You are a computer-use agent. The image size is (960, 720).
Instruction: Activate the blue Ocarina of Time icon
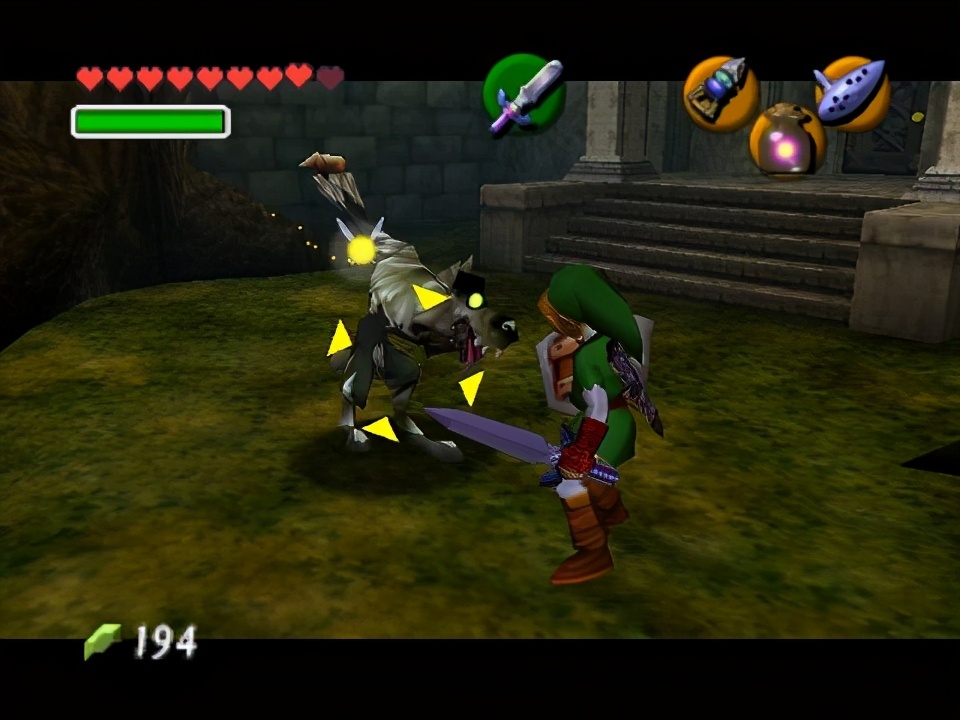(851, 92)
